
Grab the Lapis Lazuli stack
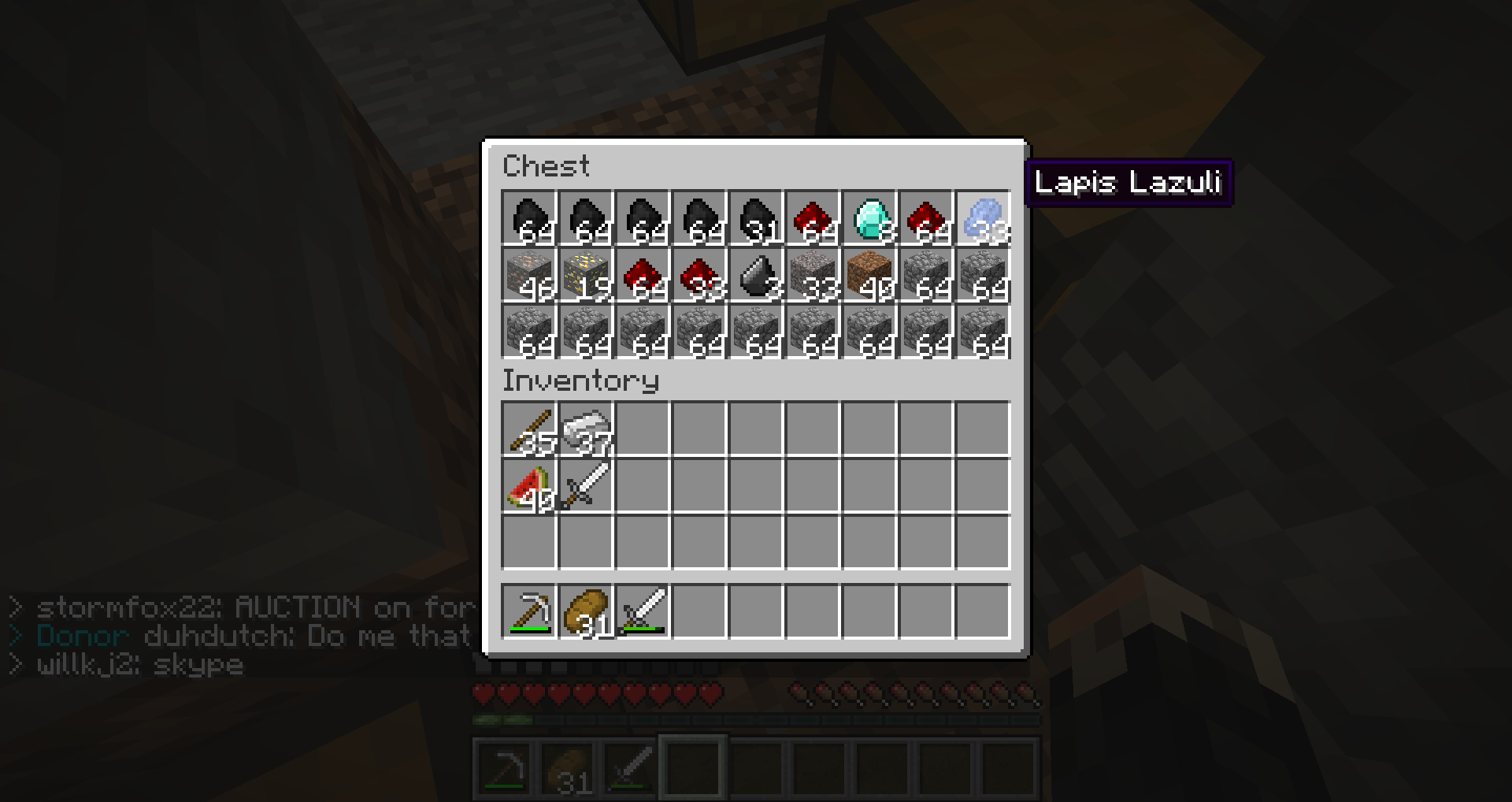[983, 218]
